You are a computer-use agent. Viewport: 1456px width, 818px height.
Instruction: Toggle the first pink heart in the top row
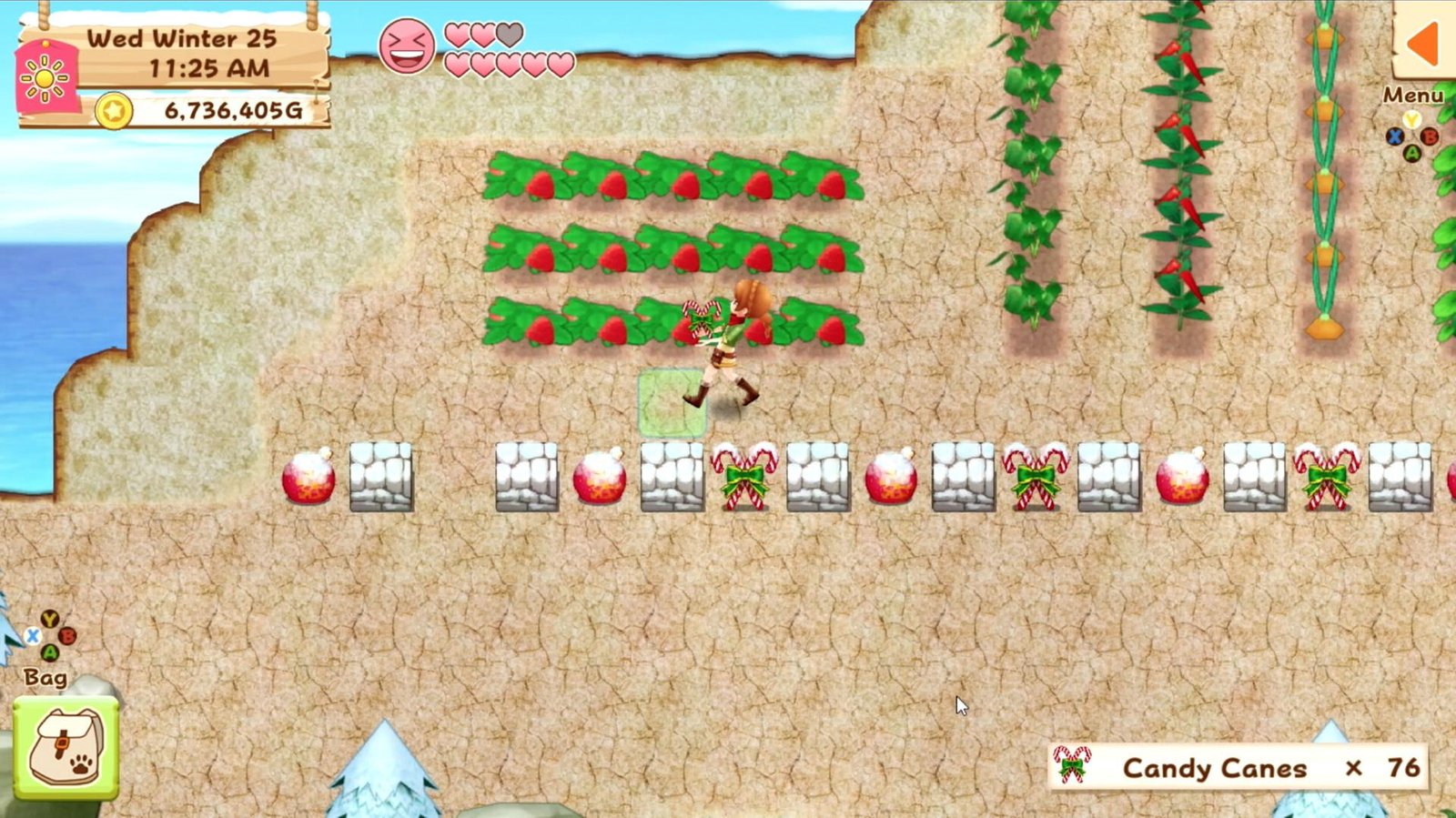[x=458, y=34]
